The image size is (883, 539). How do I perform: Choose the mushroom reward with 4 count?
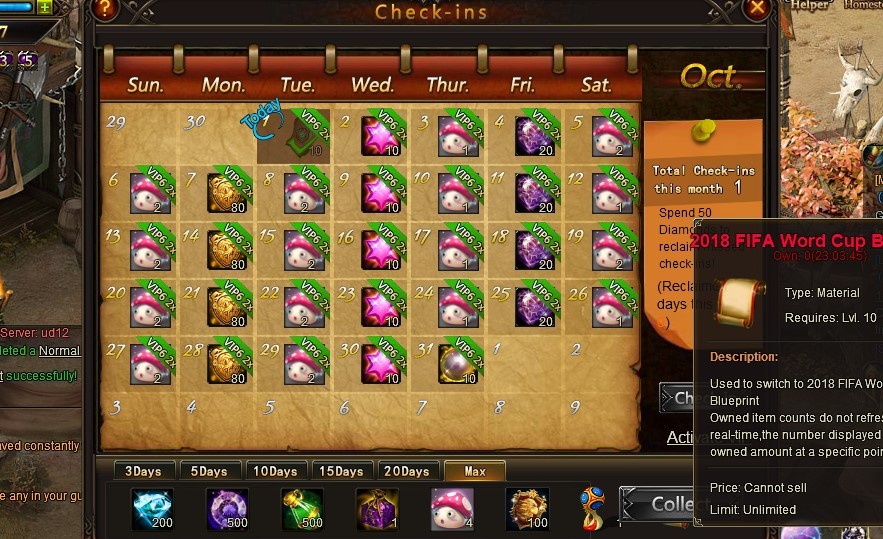(451, 508)
